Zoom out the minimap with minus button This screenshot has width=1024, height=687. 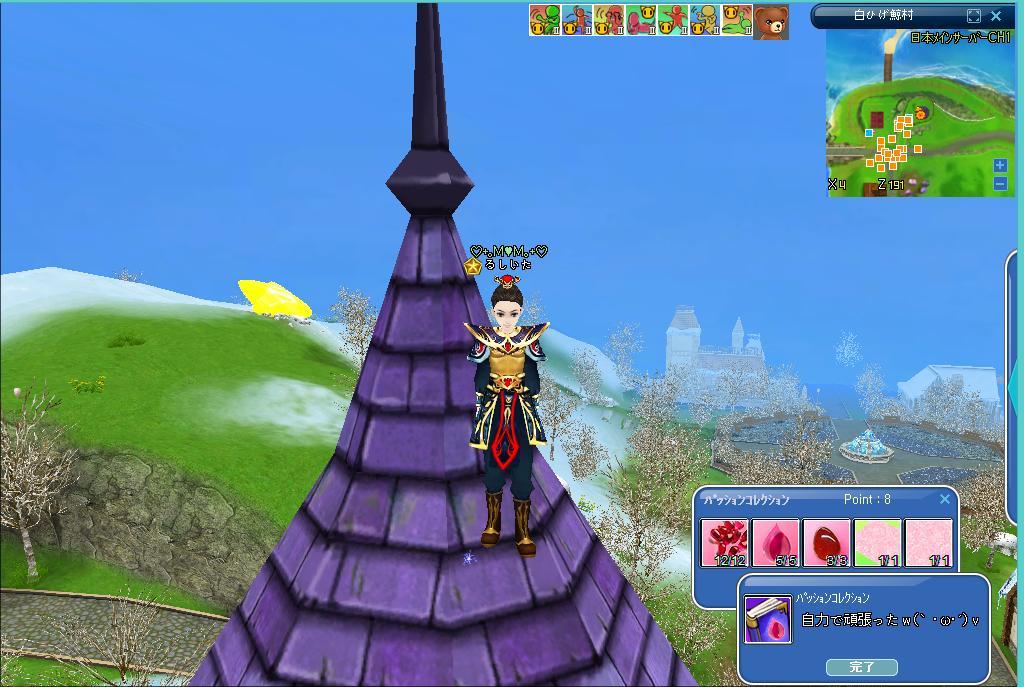coord(1000,183)
